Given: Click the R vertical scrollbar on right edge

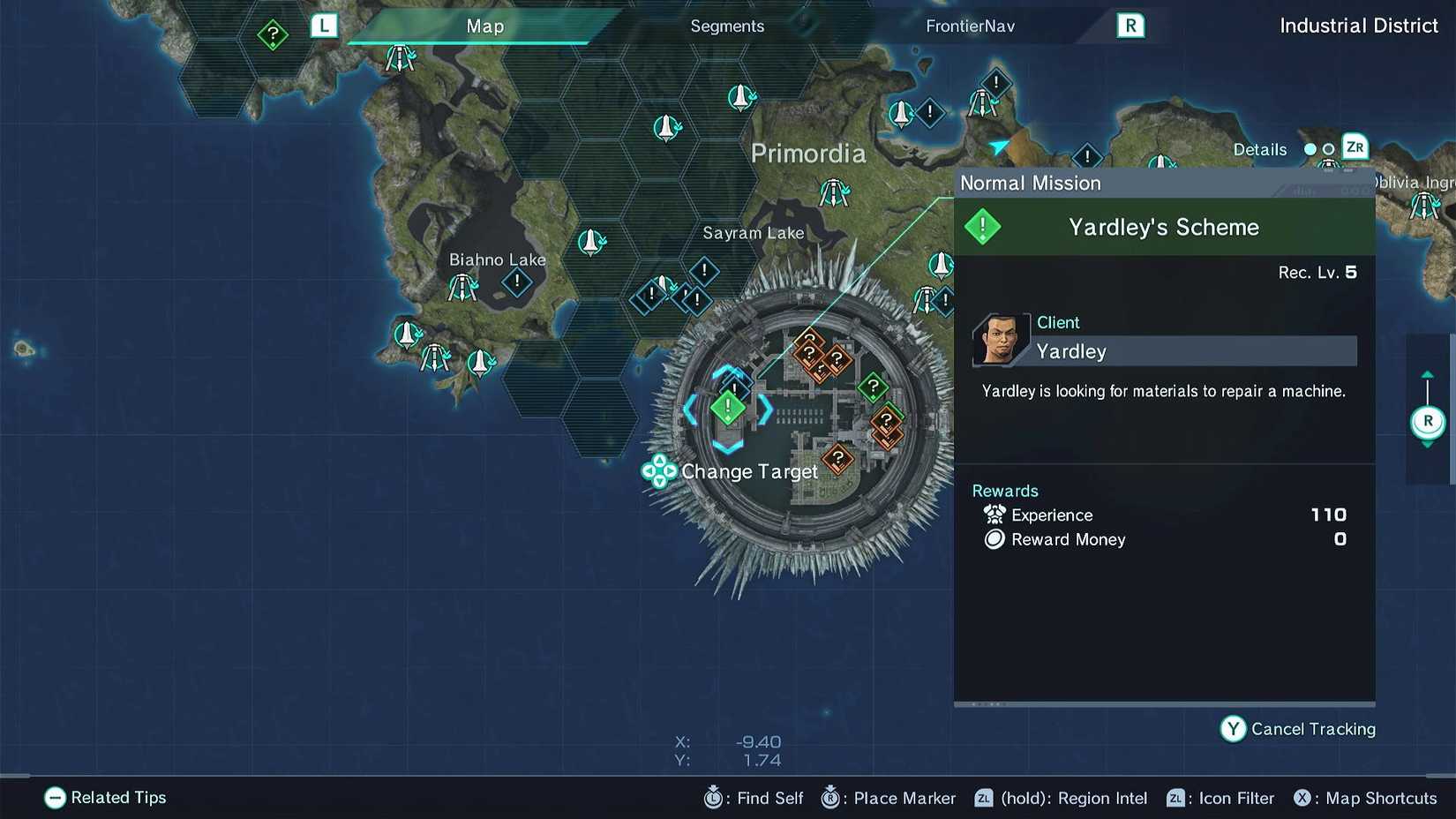Looking at the screenshot, I should 1428,421.
